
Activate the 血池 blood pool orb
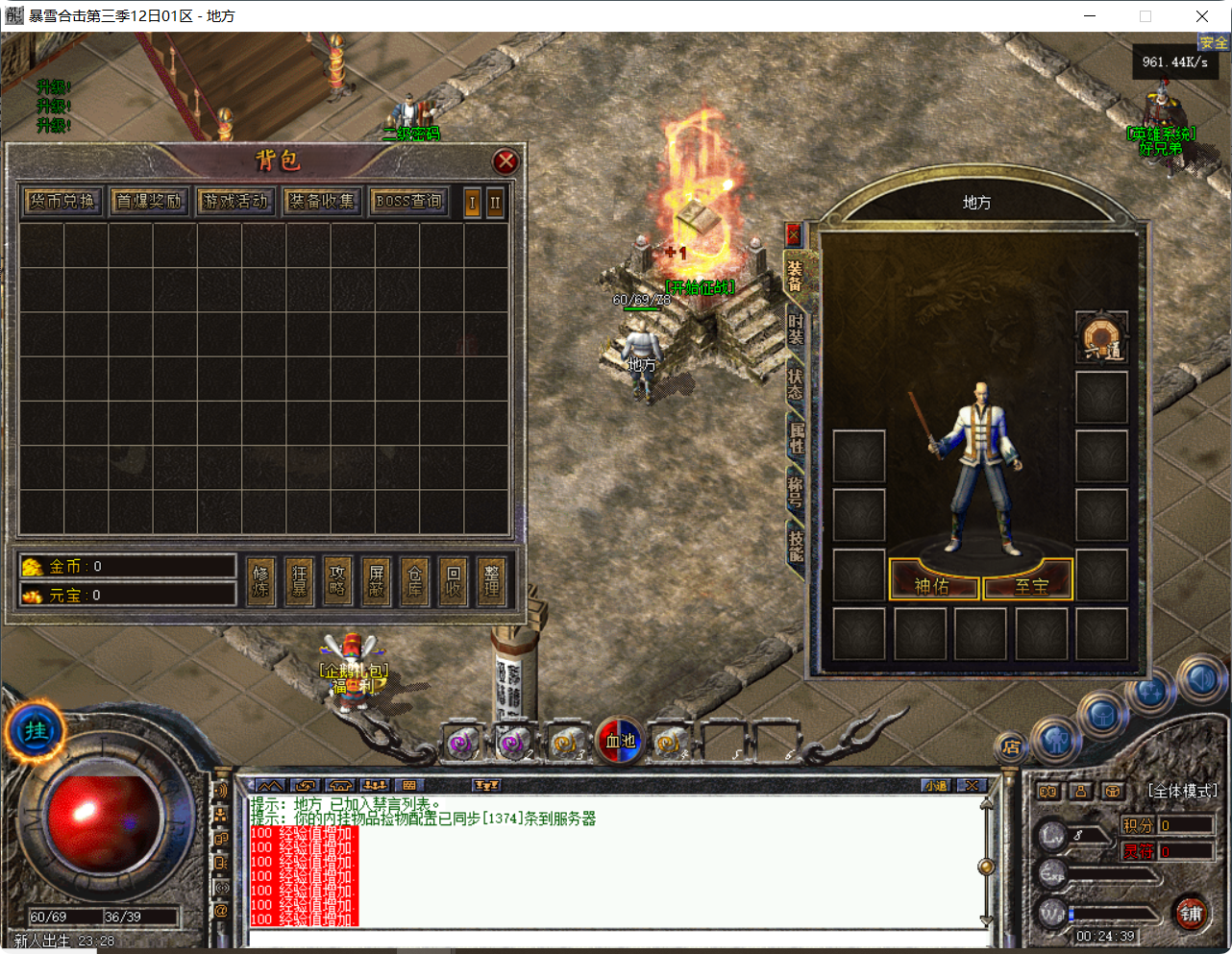point(620,741)
